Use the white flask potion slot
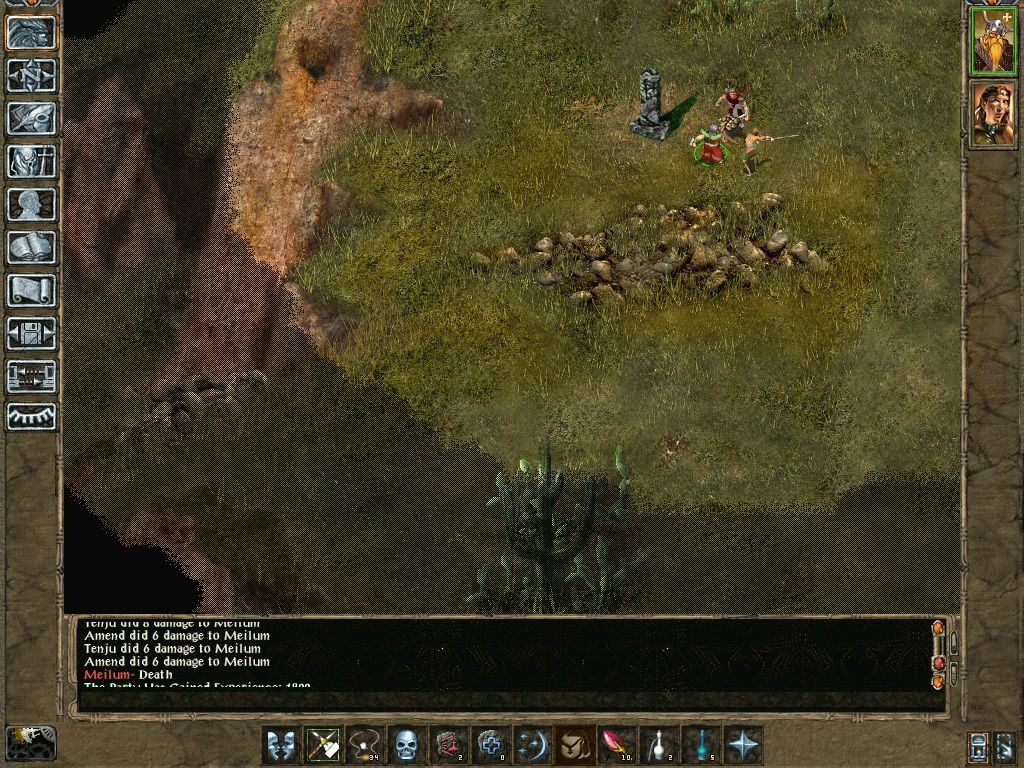This screenshot has height=768, width=1024. click(x=659, y=745)
